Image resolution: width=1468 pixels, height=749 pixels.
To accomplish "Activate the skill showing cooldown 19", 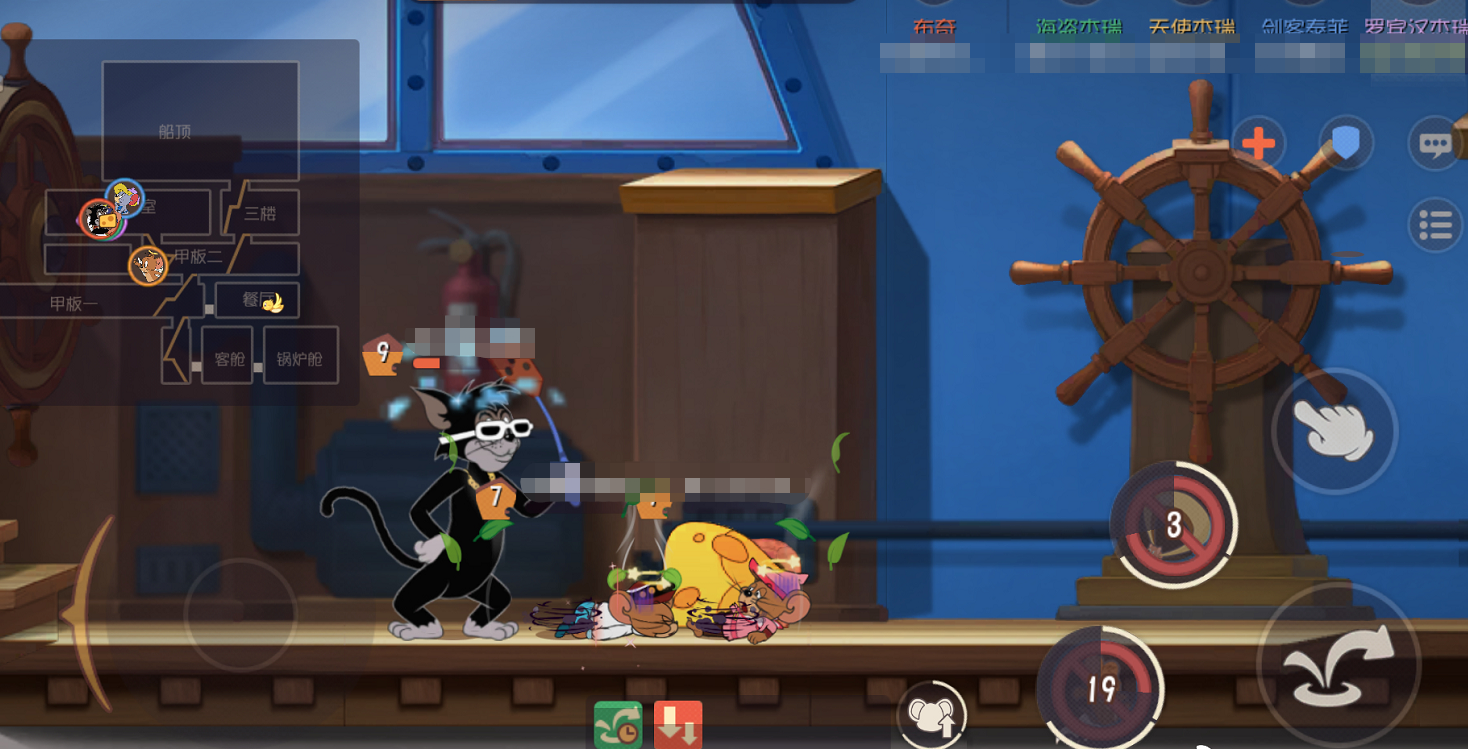I will 1101,687.
